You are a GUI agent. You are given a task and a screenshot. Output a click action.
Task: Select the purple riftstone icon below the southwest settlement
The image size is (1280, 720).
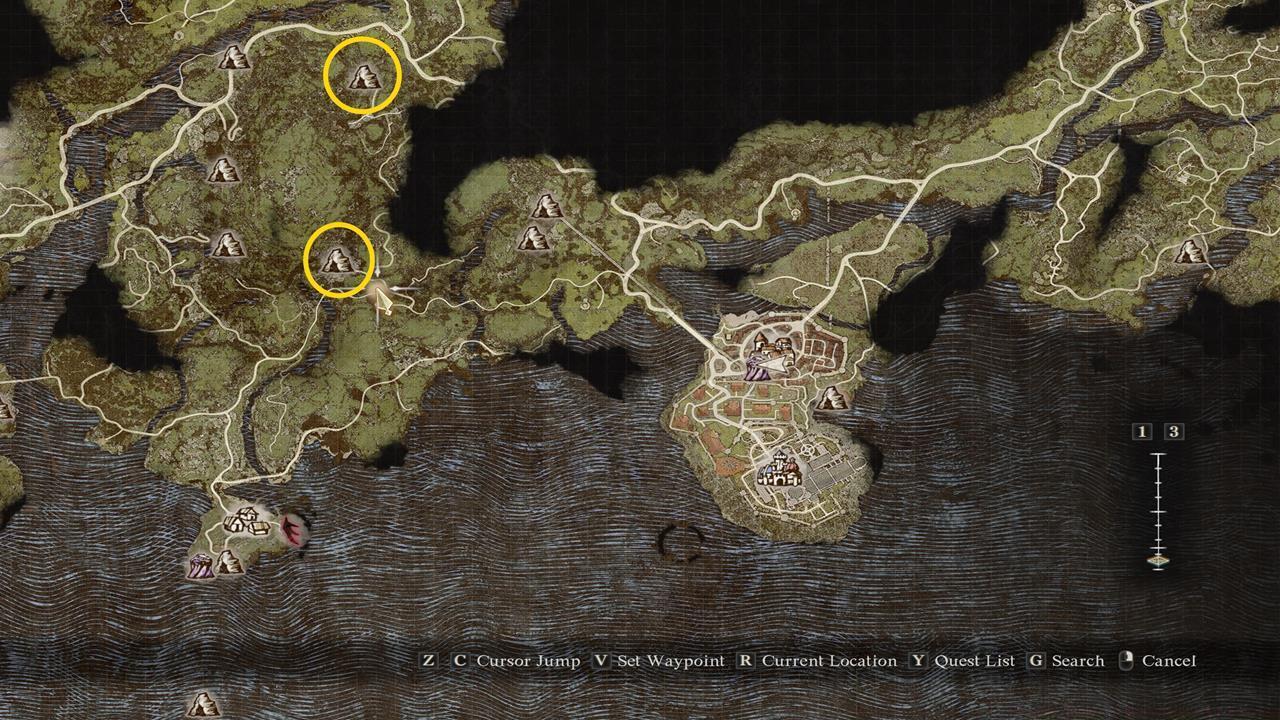coord(200,566)
